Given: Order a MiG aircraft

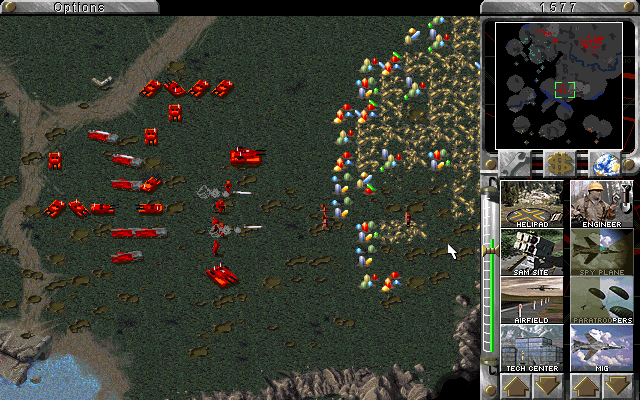Looking at the screenshot, I should coord(602,348).
